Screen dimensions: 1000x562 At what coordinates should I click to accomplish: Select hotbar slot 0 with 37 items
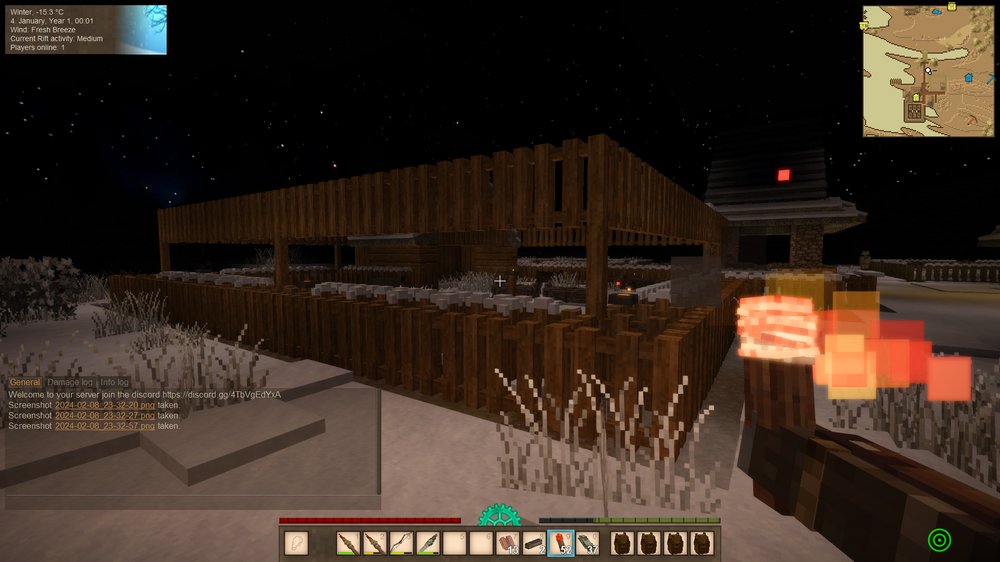(588, 543)
